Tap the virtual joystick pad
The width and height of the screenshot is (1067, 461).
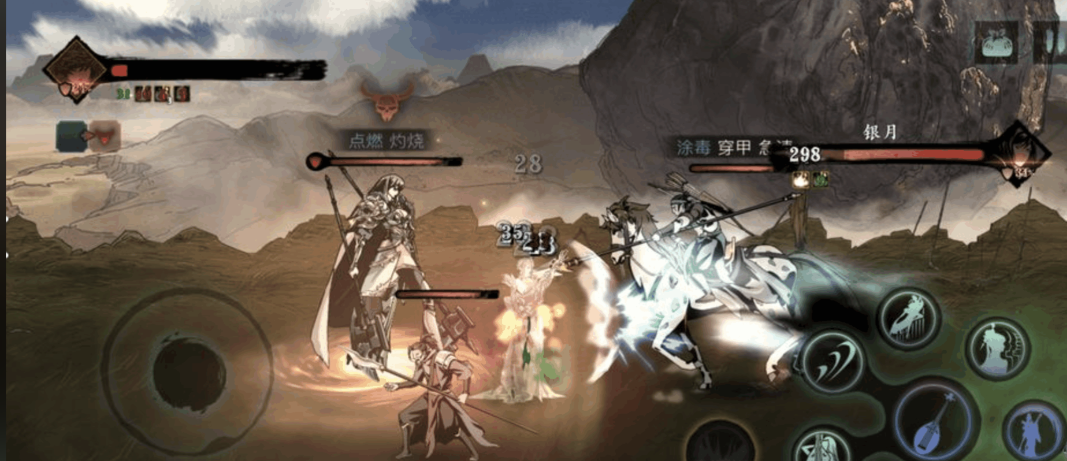coord(187,374)
